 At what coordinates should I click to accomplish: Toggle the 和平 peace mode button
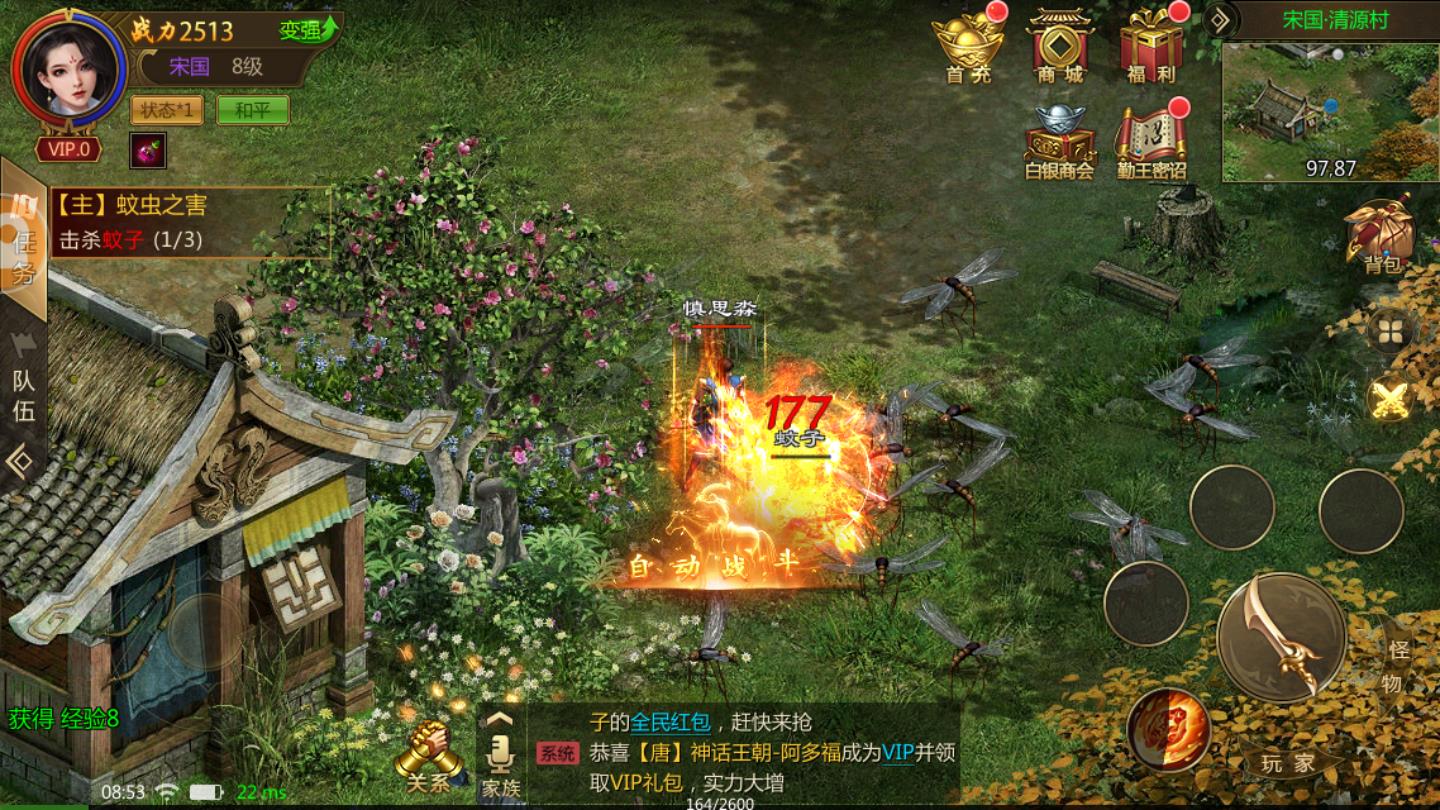(252, 110)
